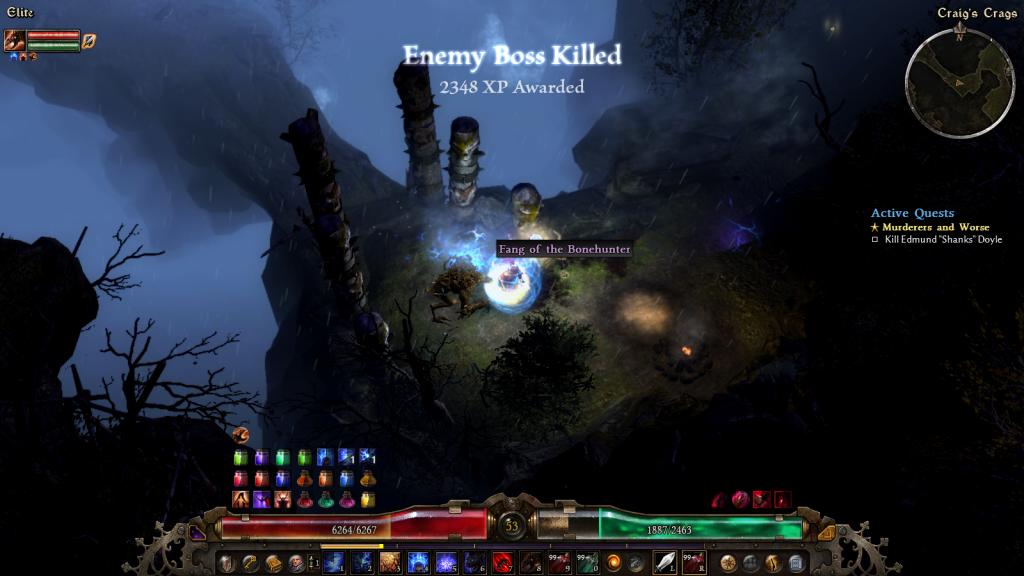Click the orange spiral buff icon

pyautogui.click(x=240, y=434)
